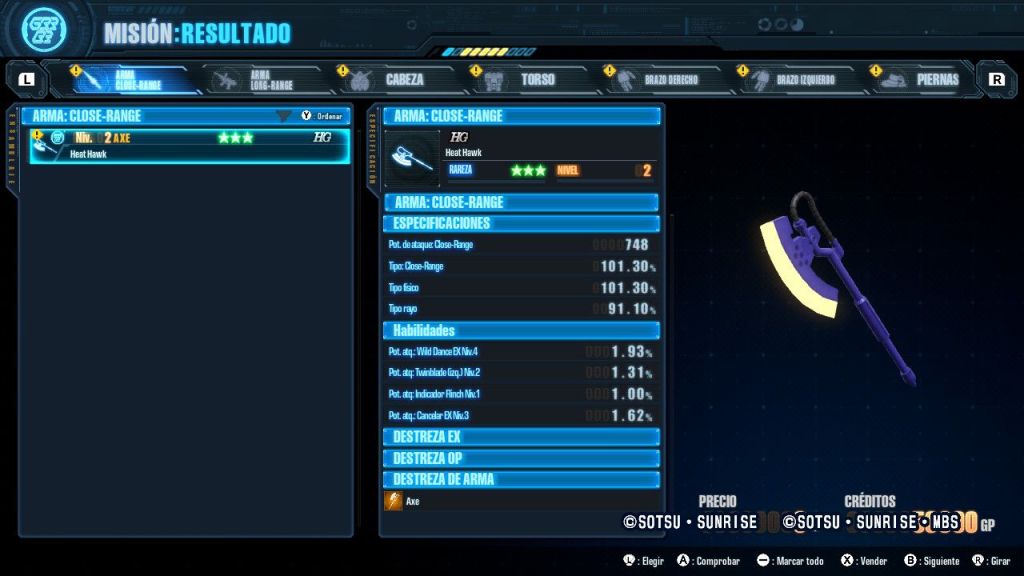Switch to the Arma Close-Range tab
Viewport: 1024px width, 576px height.
136,79
